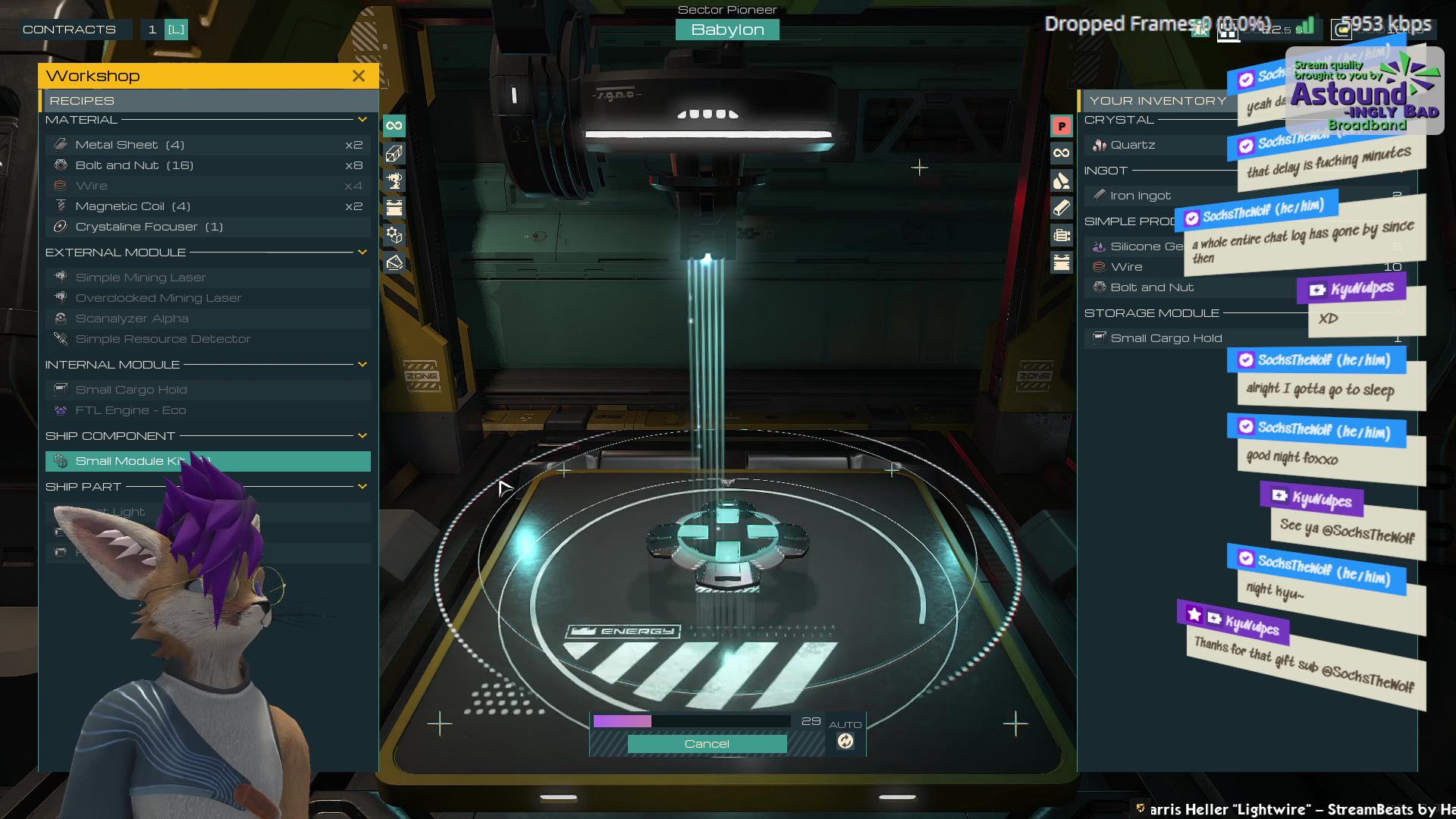Collapse the SHIP COMPONENT category
1456x819 pixels.
362,436
